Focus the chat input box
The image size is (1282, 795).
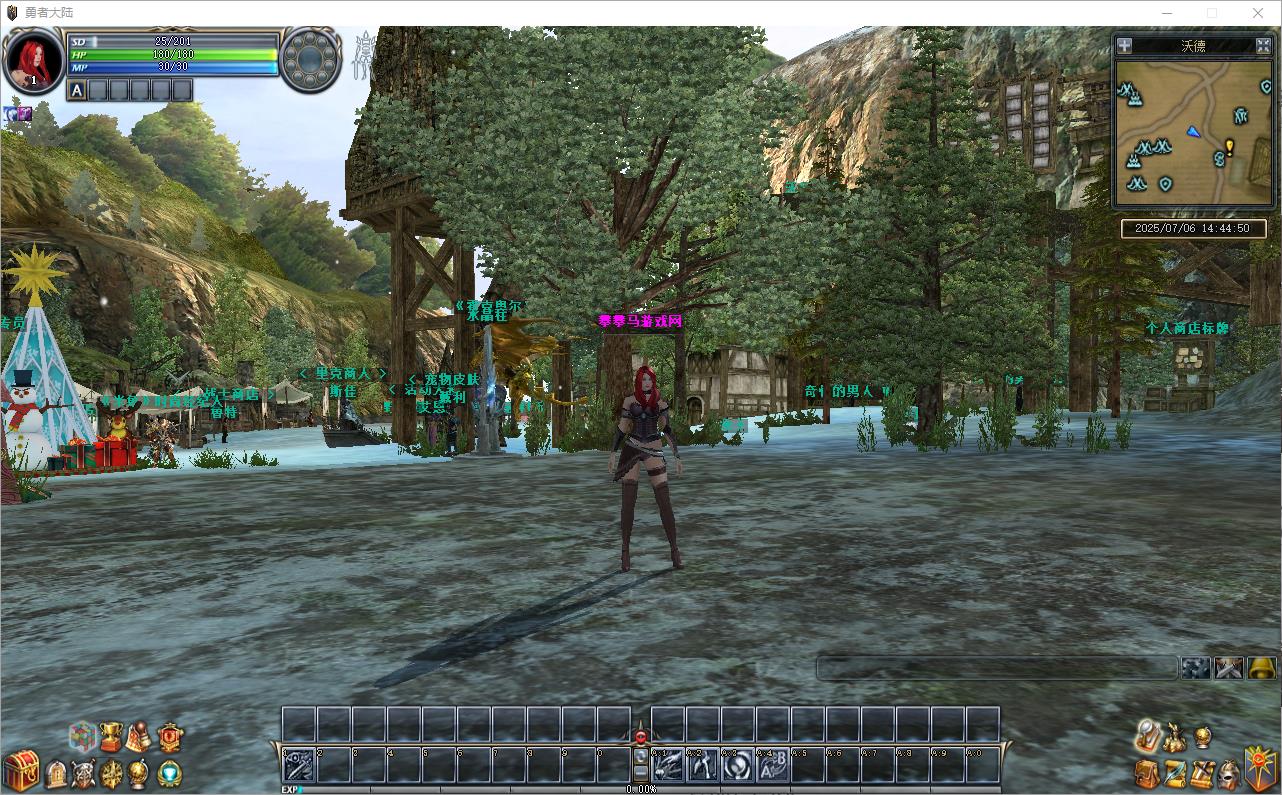(997, 668)
